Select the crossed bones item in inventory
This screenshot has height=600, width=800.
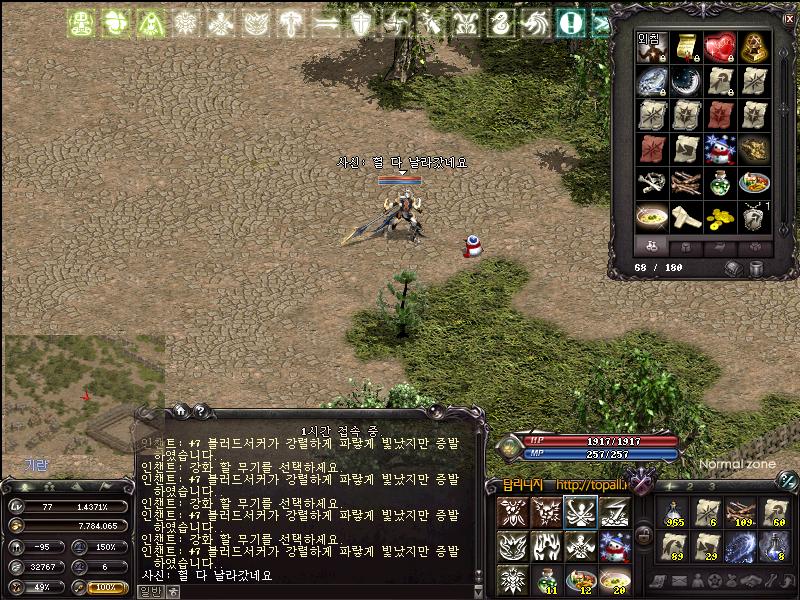click(x=651, y=183)
